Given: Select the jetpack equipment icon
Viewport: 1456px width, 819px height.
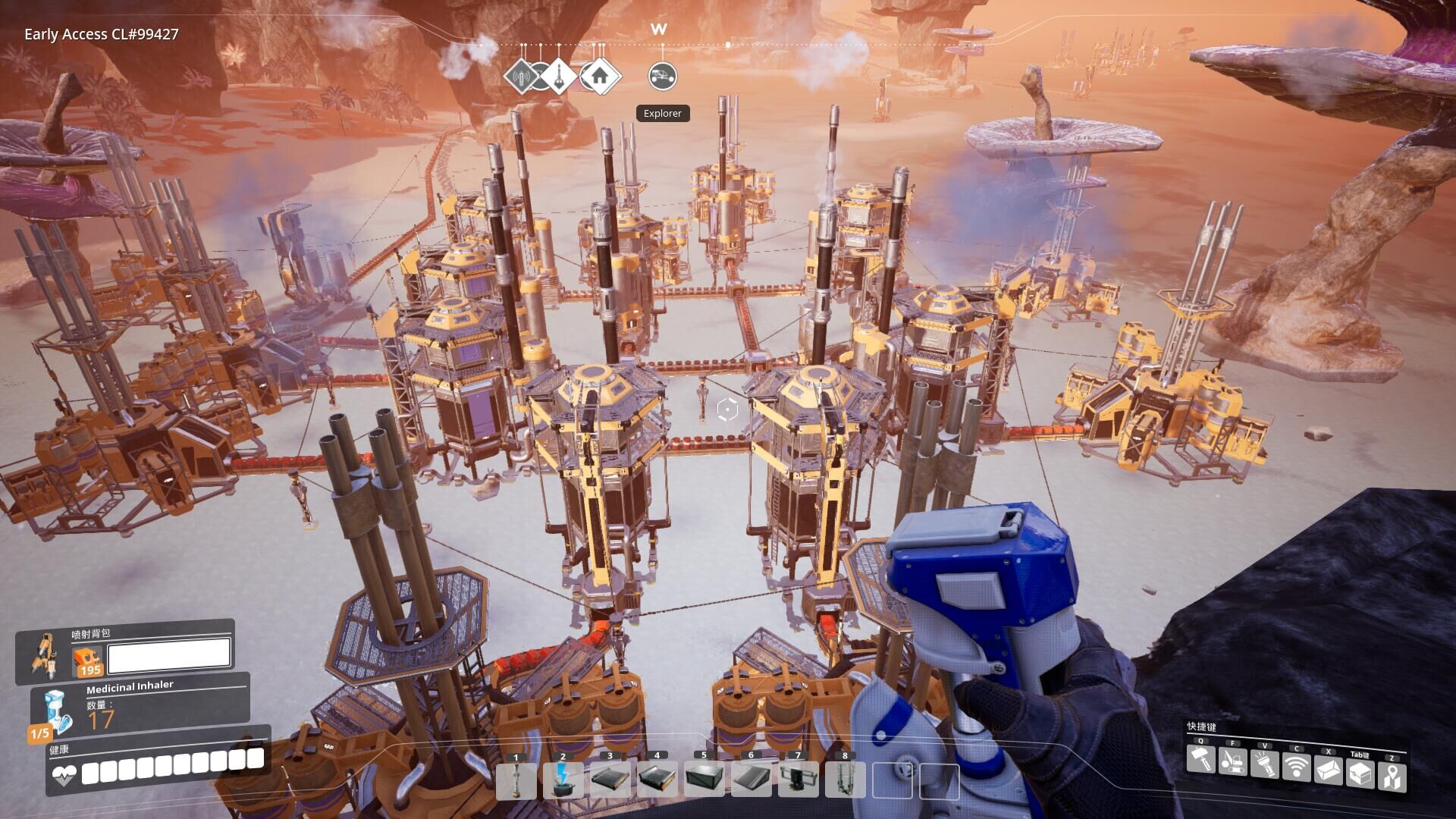Looking at the screenshot, I should pyautogui.click(x=45, y=654).
